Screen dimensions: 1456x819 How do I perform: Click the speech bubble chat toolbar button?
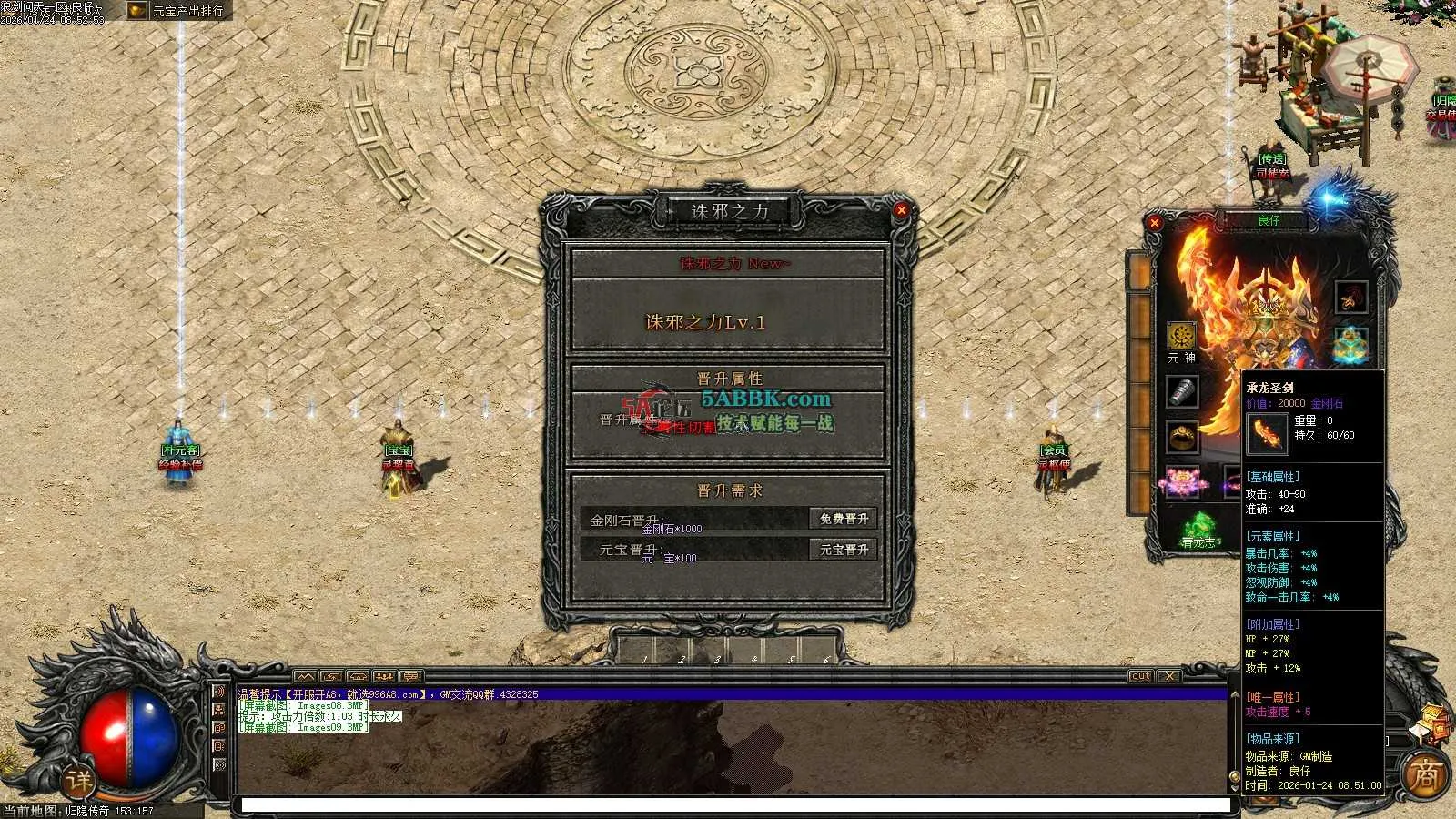(x=410, y=676)
